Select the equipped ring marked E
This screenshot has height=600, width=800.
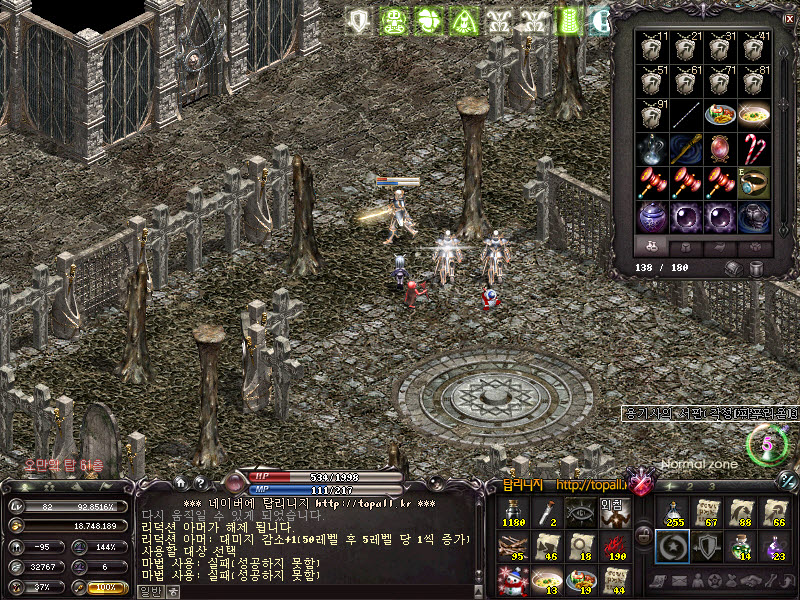[x=753, y=182]
